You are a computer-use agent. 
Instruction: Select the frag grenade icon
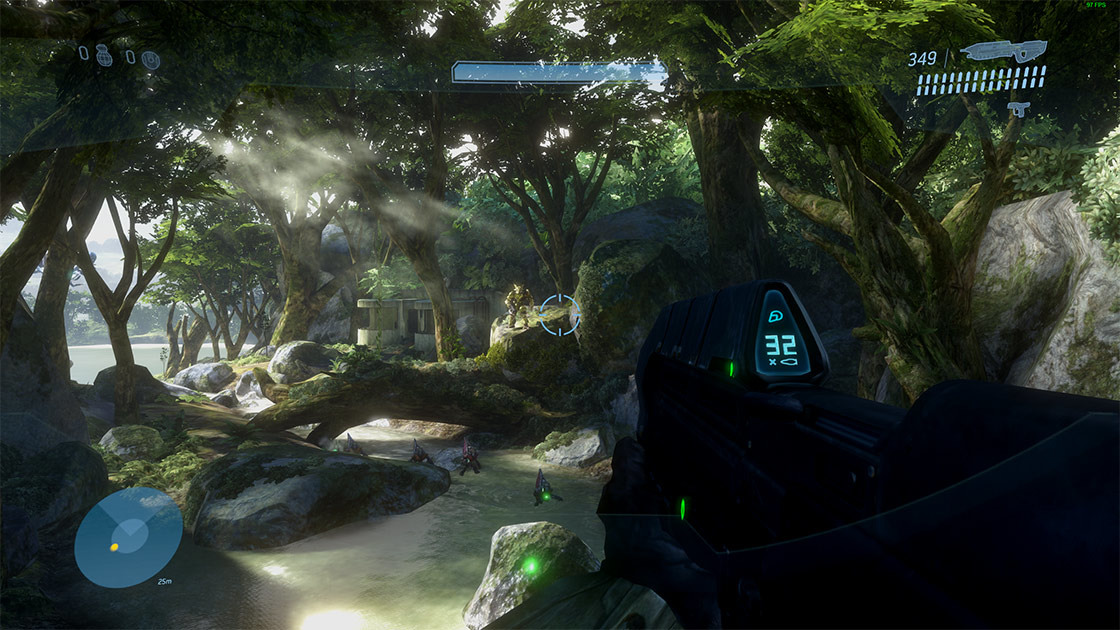point(104,57)
